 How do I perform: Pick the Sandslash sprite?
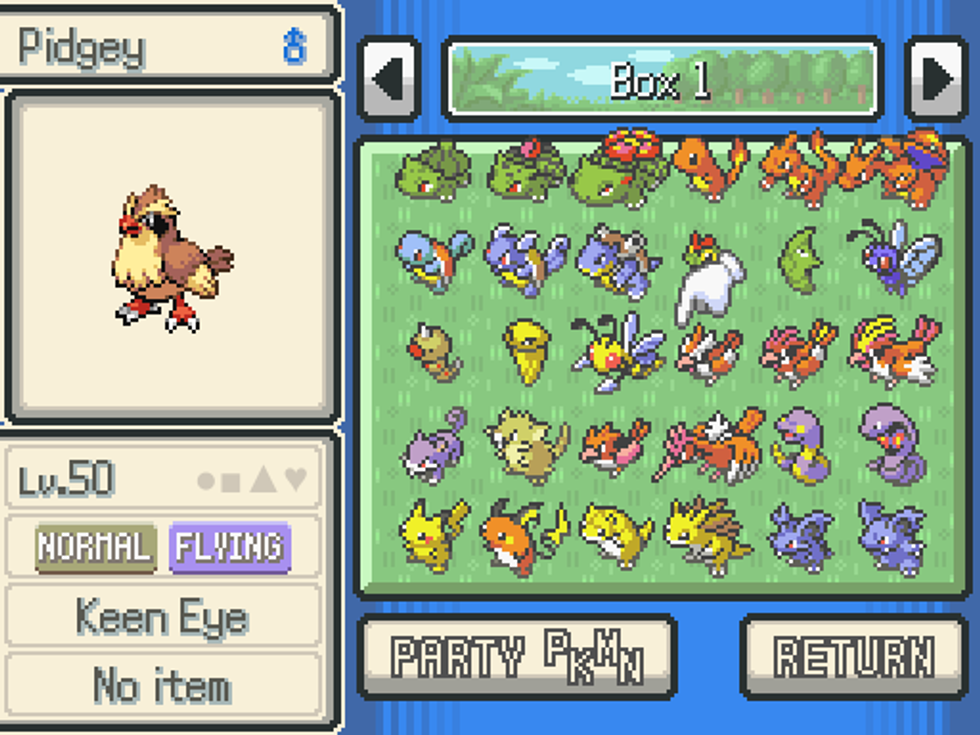(709, 535)
